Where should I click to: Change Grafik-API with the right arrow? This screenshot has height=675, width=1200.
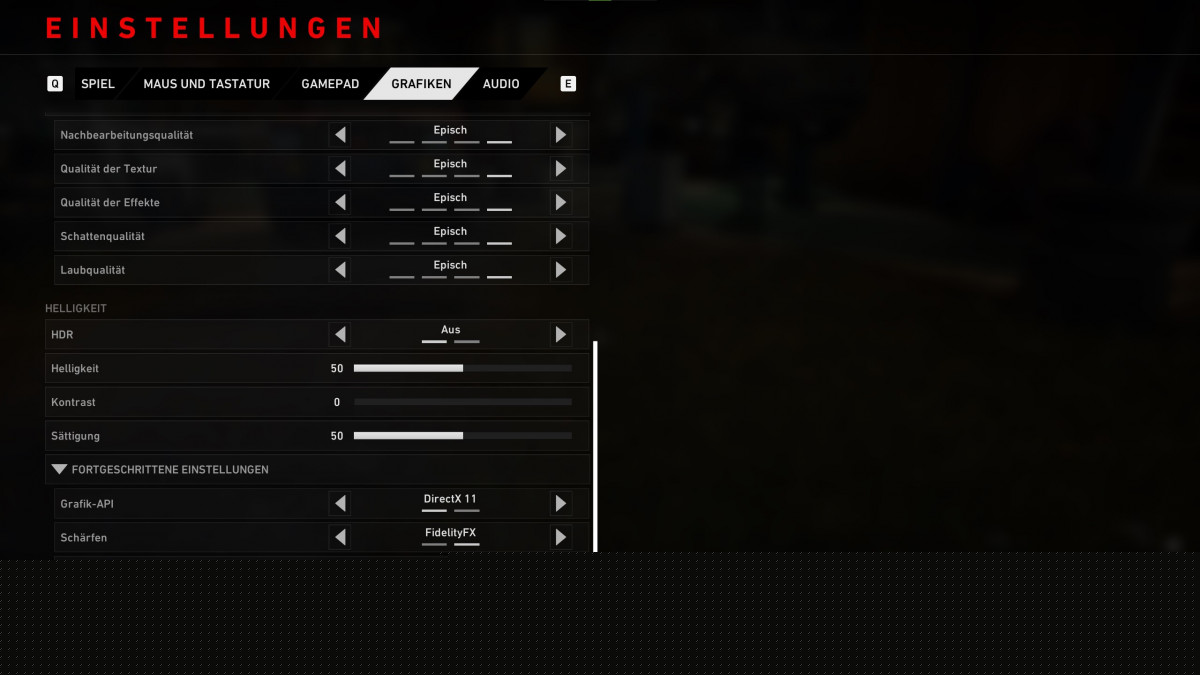pos(561,504)
